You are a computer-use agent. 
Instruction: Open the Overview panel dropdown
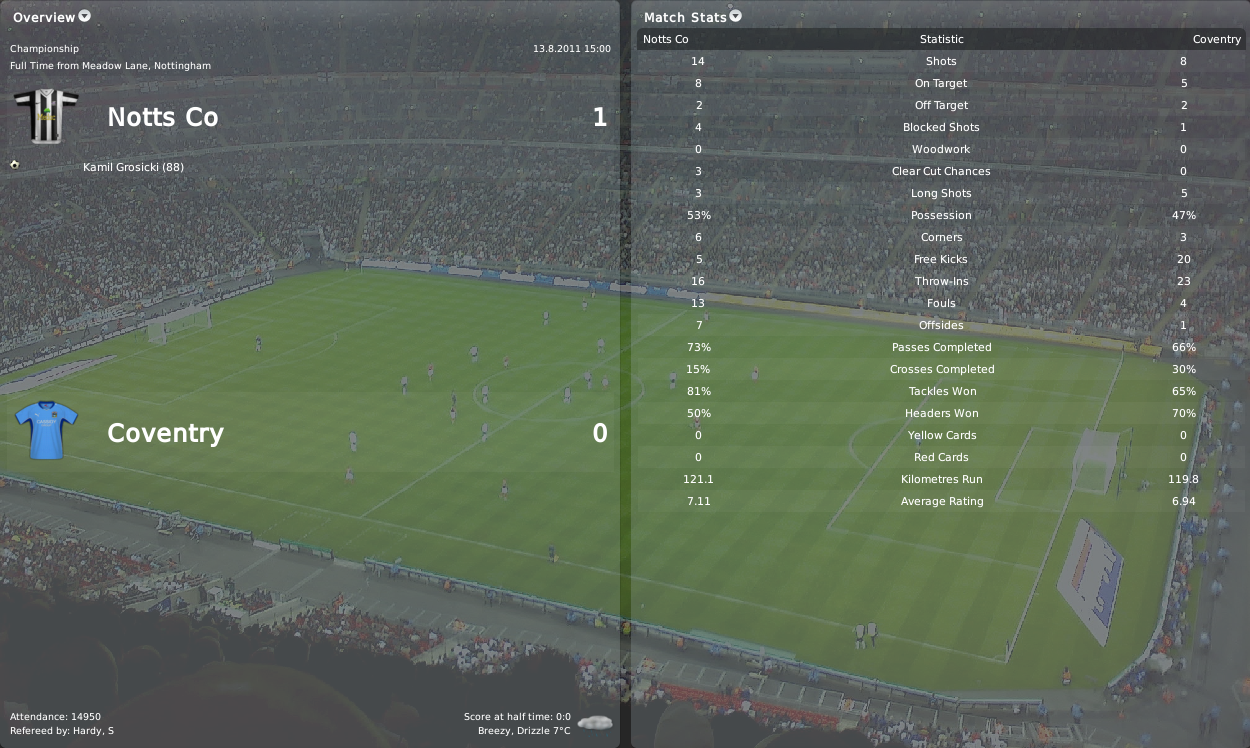click(84, 16)
